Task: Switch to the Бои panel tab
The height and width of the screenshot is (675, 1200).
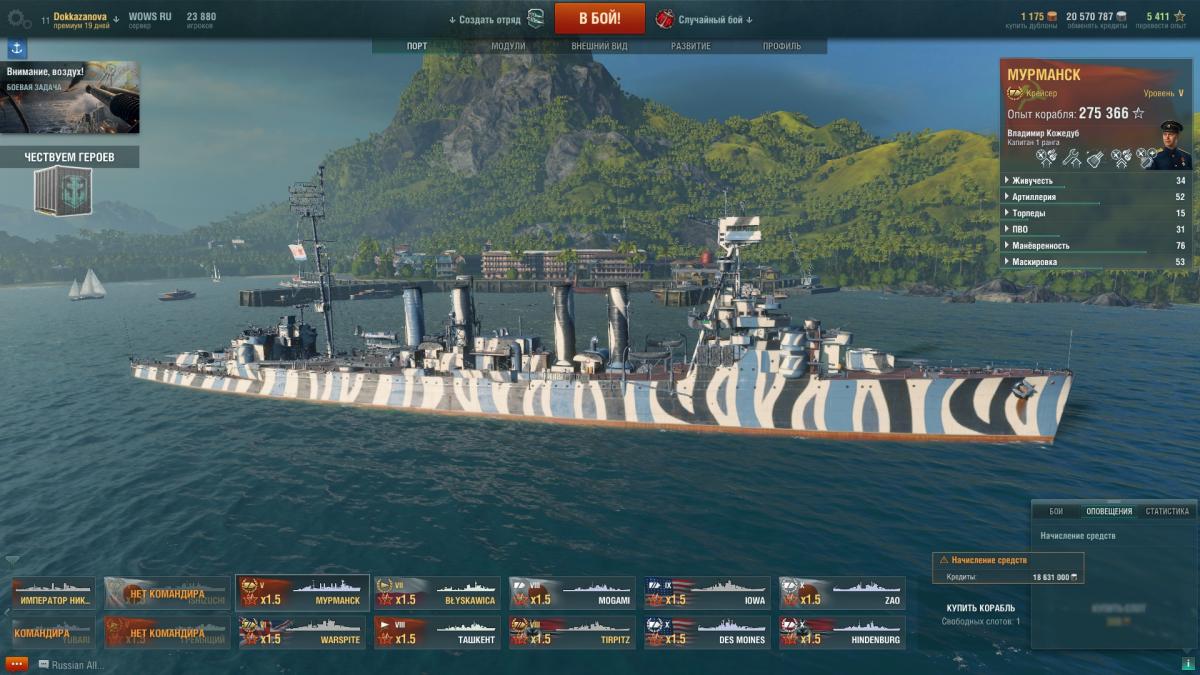Action: (x=1056, y=511)
